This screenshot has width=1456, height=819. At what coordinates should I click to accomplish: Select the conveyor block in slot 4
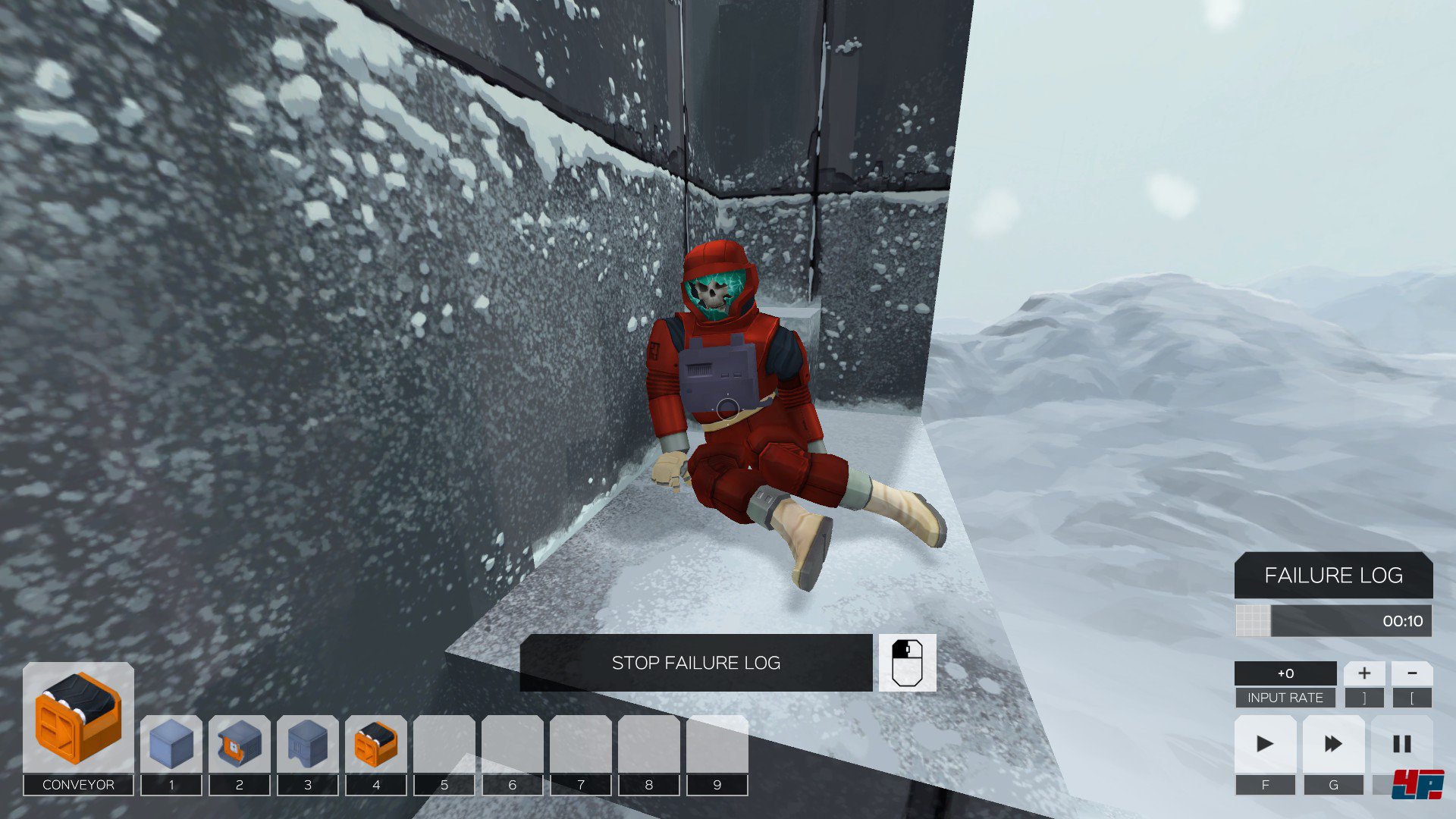[376, 744]
